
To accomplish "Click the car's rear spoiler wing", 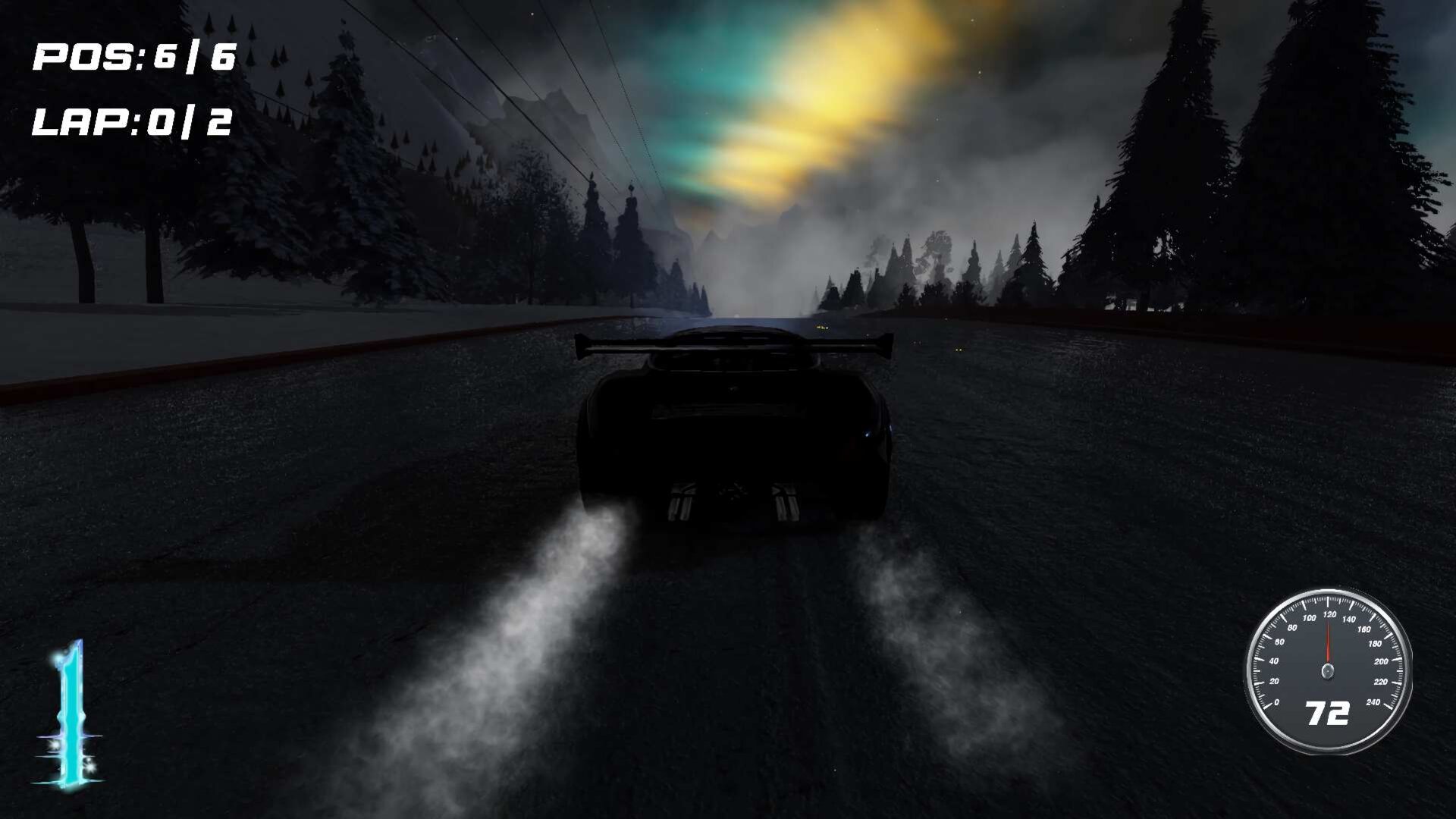I will coord(732,345).
